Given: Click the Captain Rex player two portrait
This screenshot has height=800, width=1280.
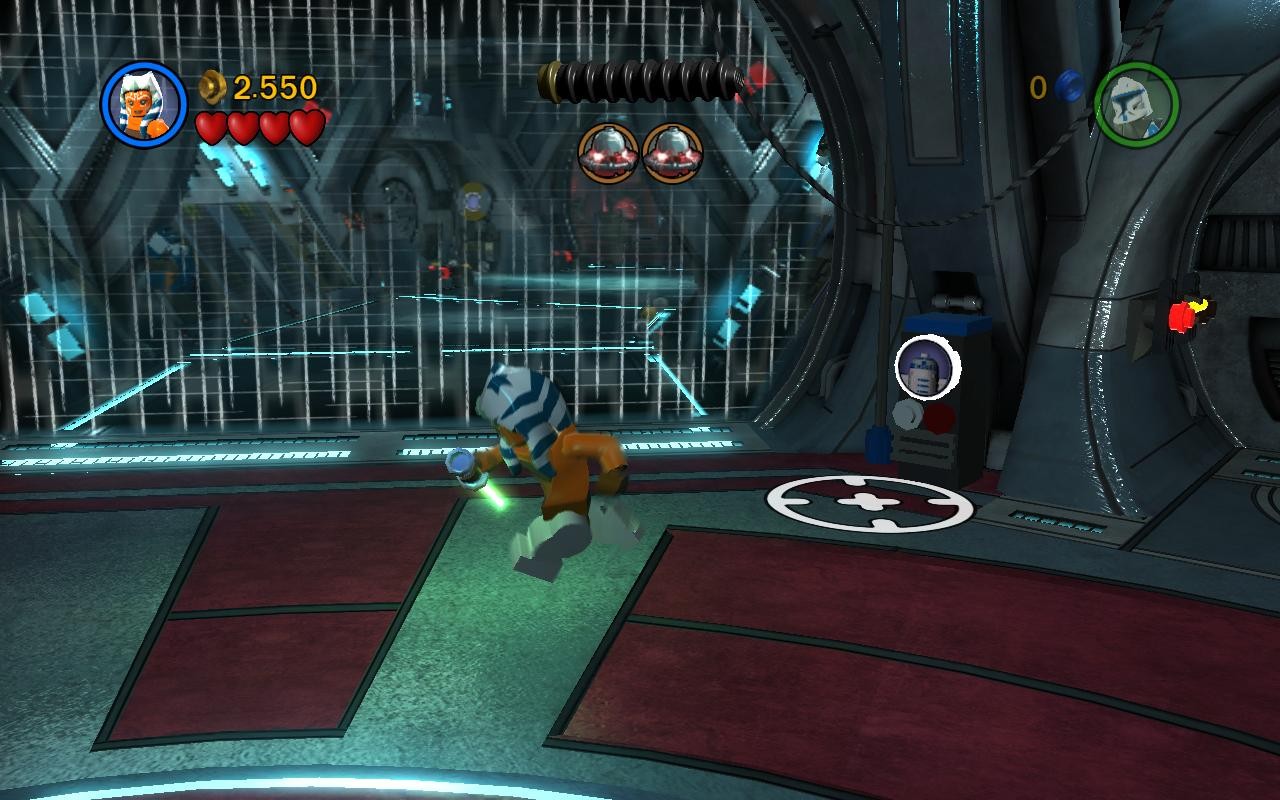Looking at the screenshot, I should coord(1136,104).
